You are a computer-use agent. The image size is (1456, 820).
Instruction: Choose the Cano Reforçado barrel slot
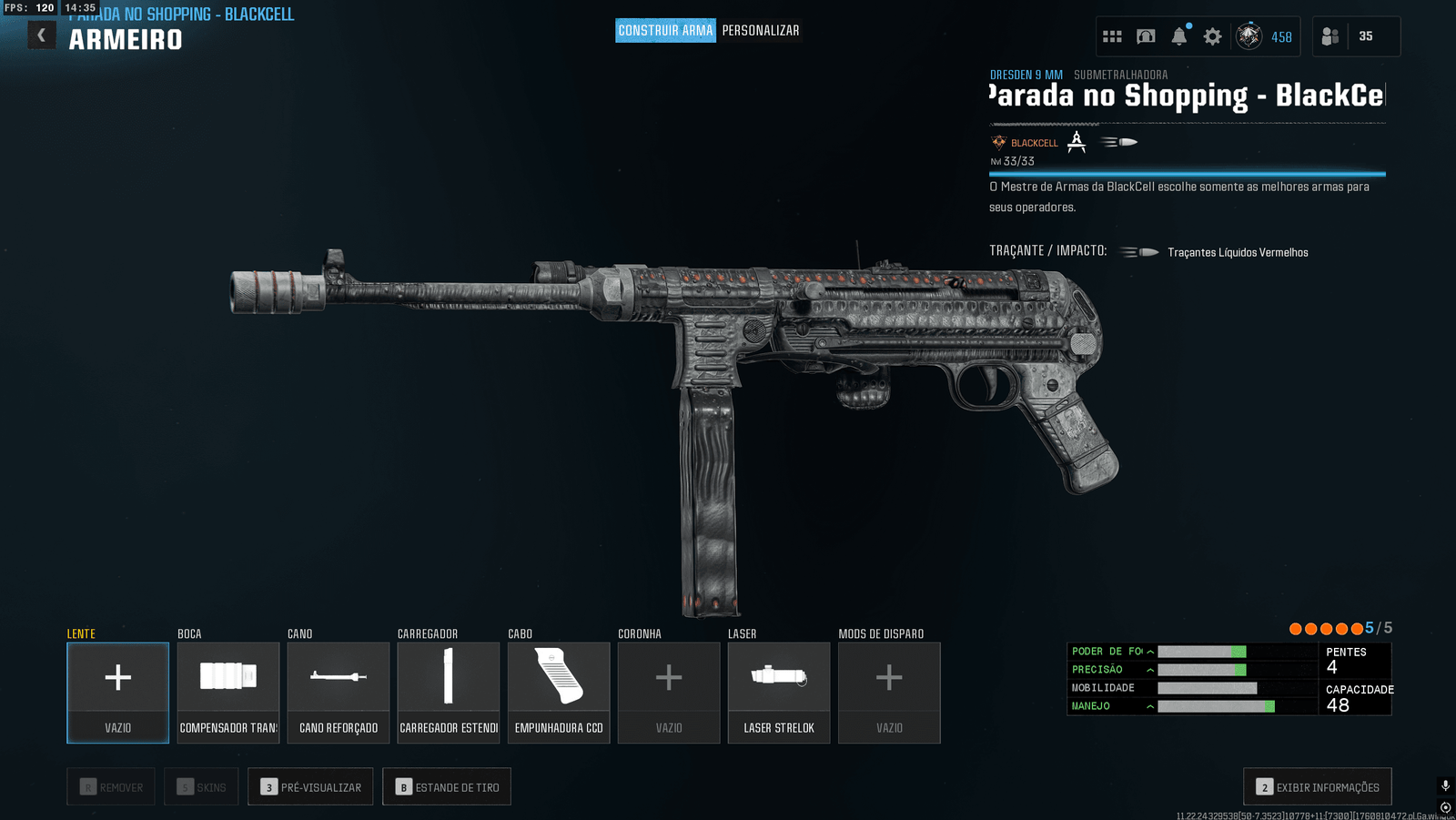[x=339, y=693]
